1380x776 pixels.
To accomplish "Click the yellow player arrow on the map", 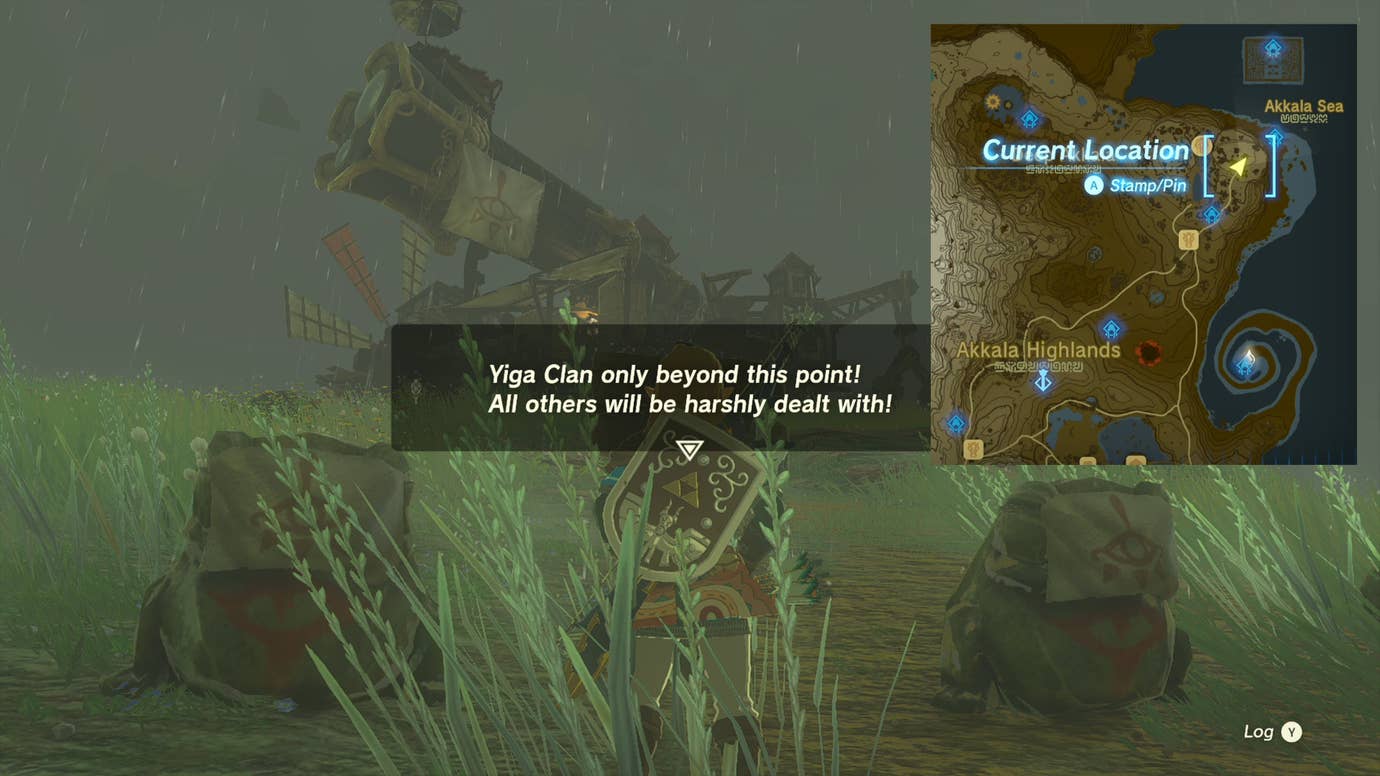I will tap(1238, 168).
